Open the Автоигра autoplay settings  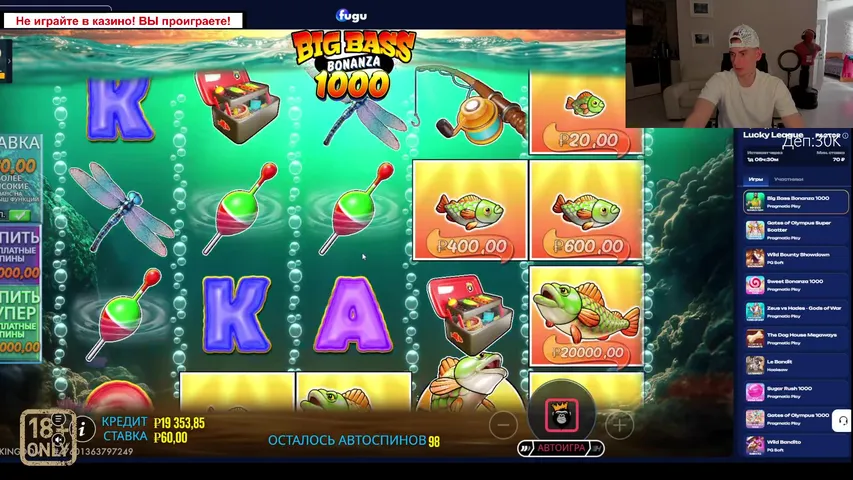pos(559,449)
